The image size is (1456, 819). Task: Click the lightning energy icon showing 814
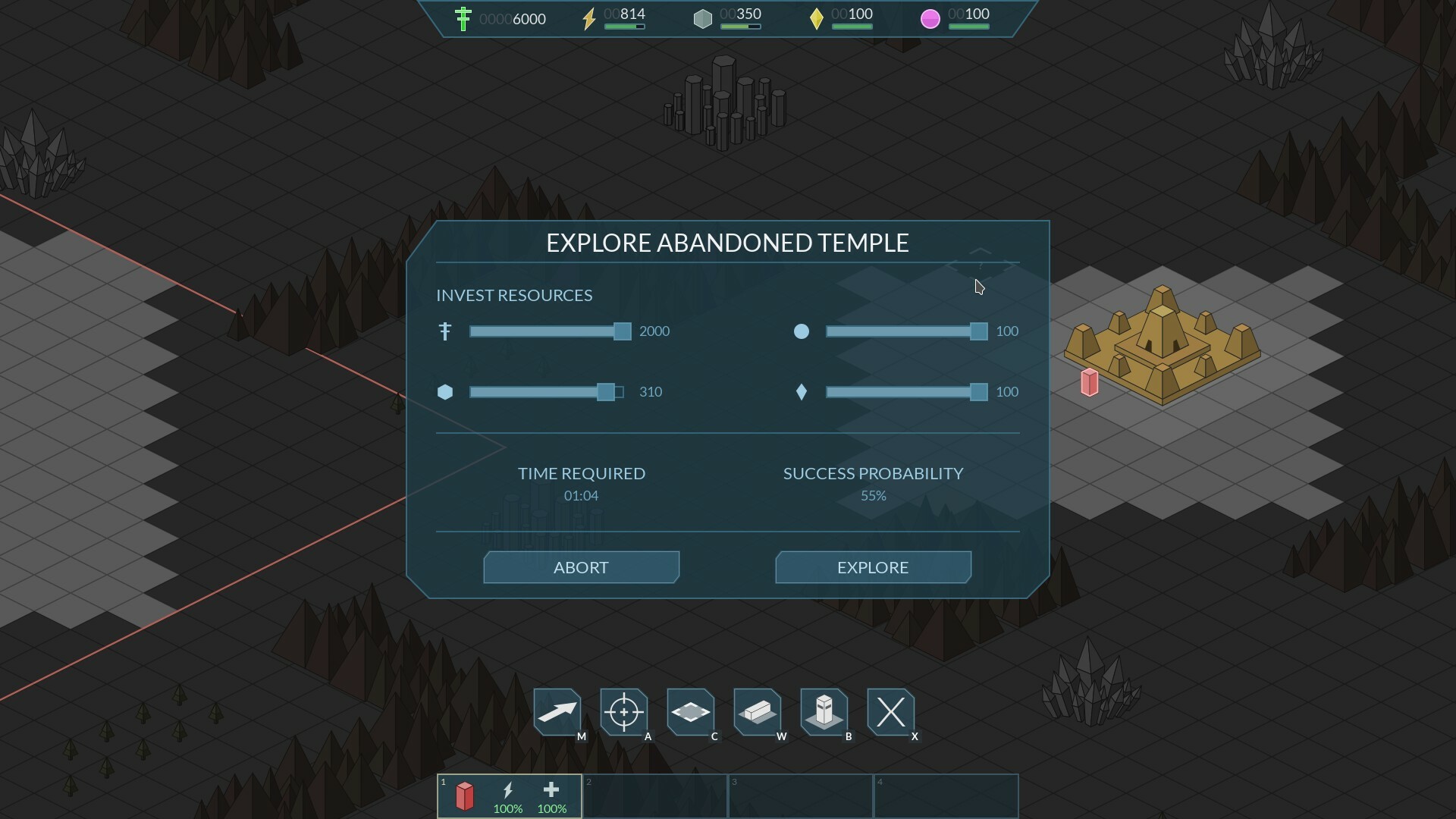click(x=591, y=19)
